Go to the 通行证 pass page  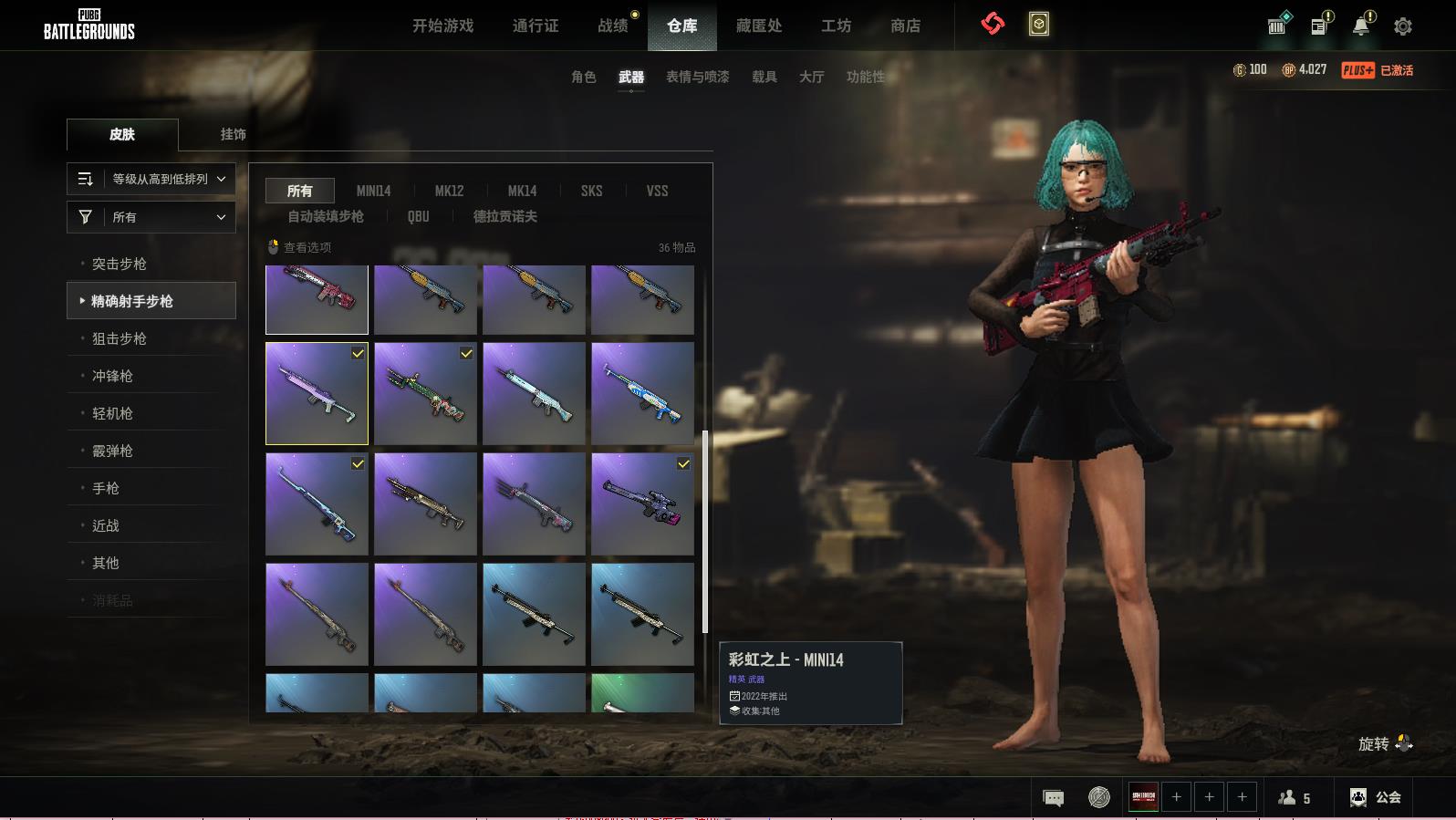click(536, 26)
